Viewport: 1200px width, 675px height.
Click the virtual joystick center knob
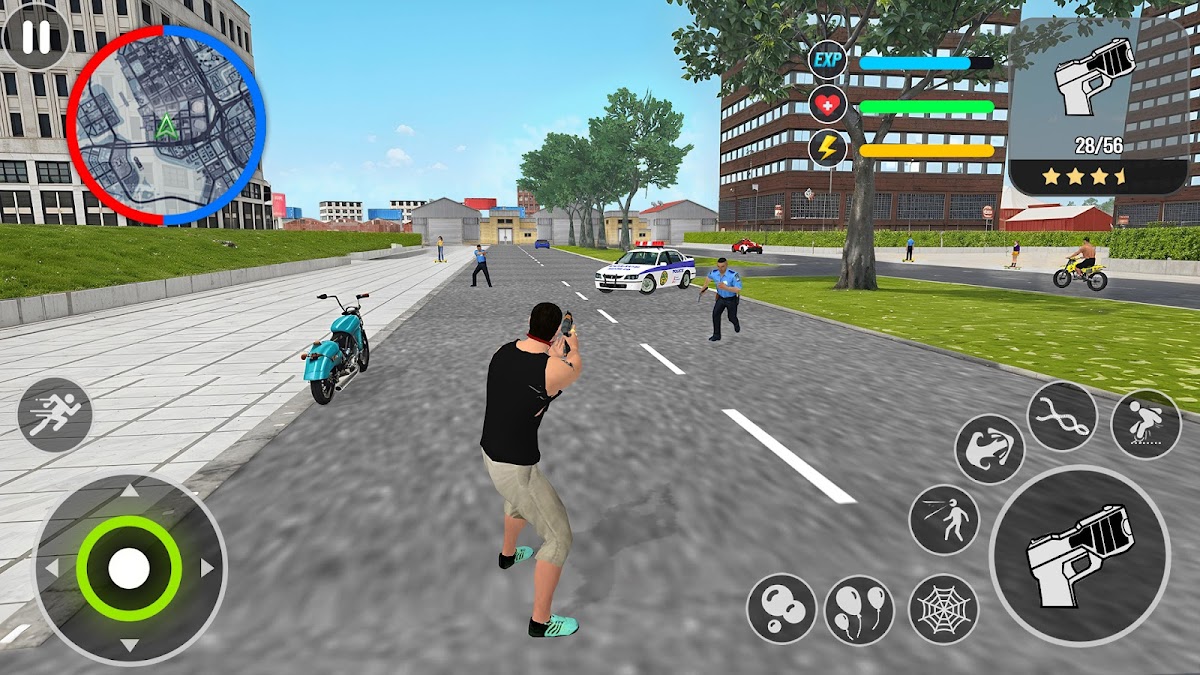[x=129, y=569]
